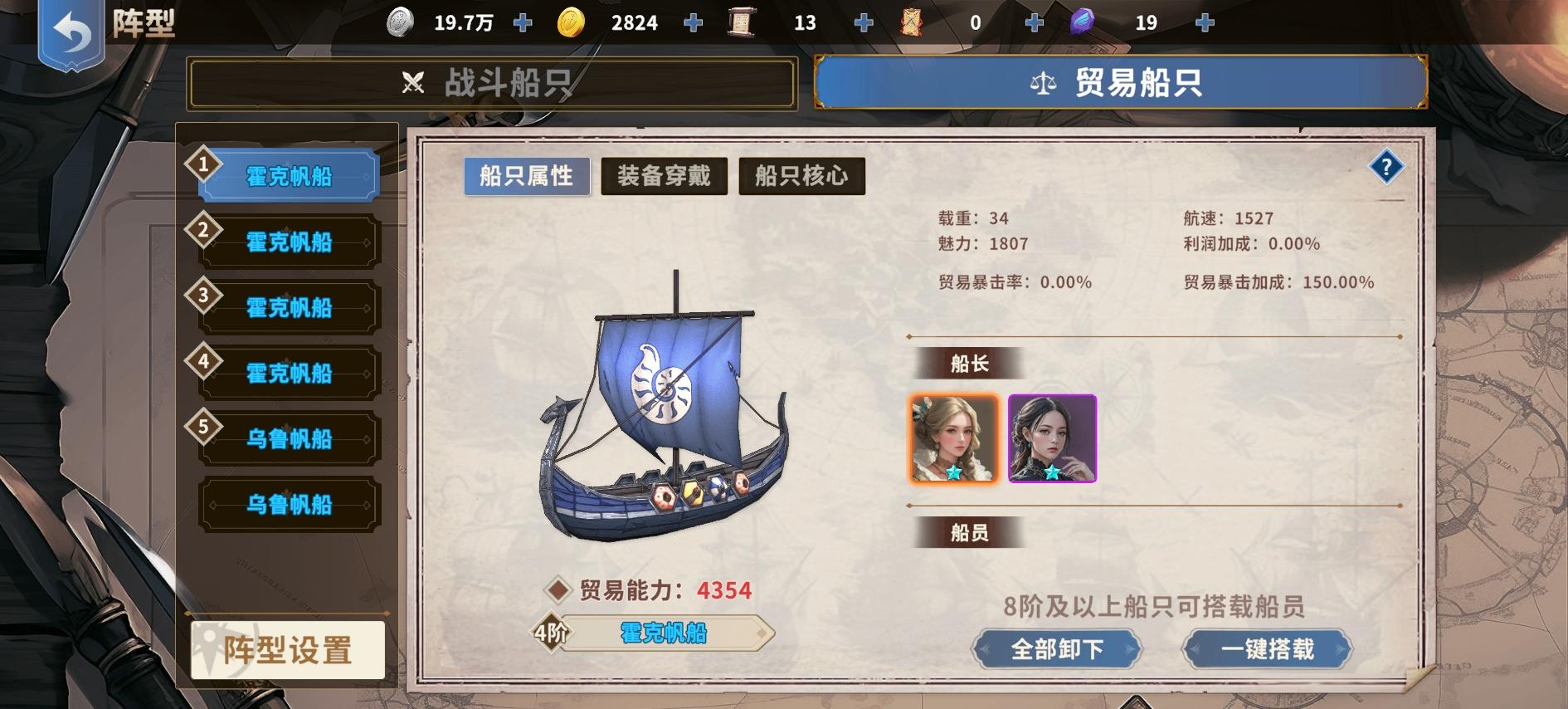
Task: Expand more silver with the + beside 19.7万
Action: click(522, 22)
